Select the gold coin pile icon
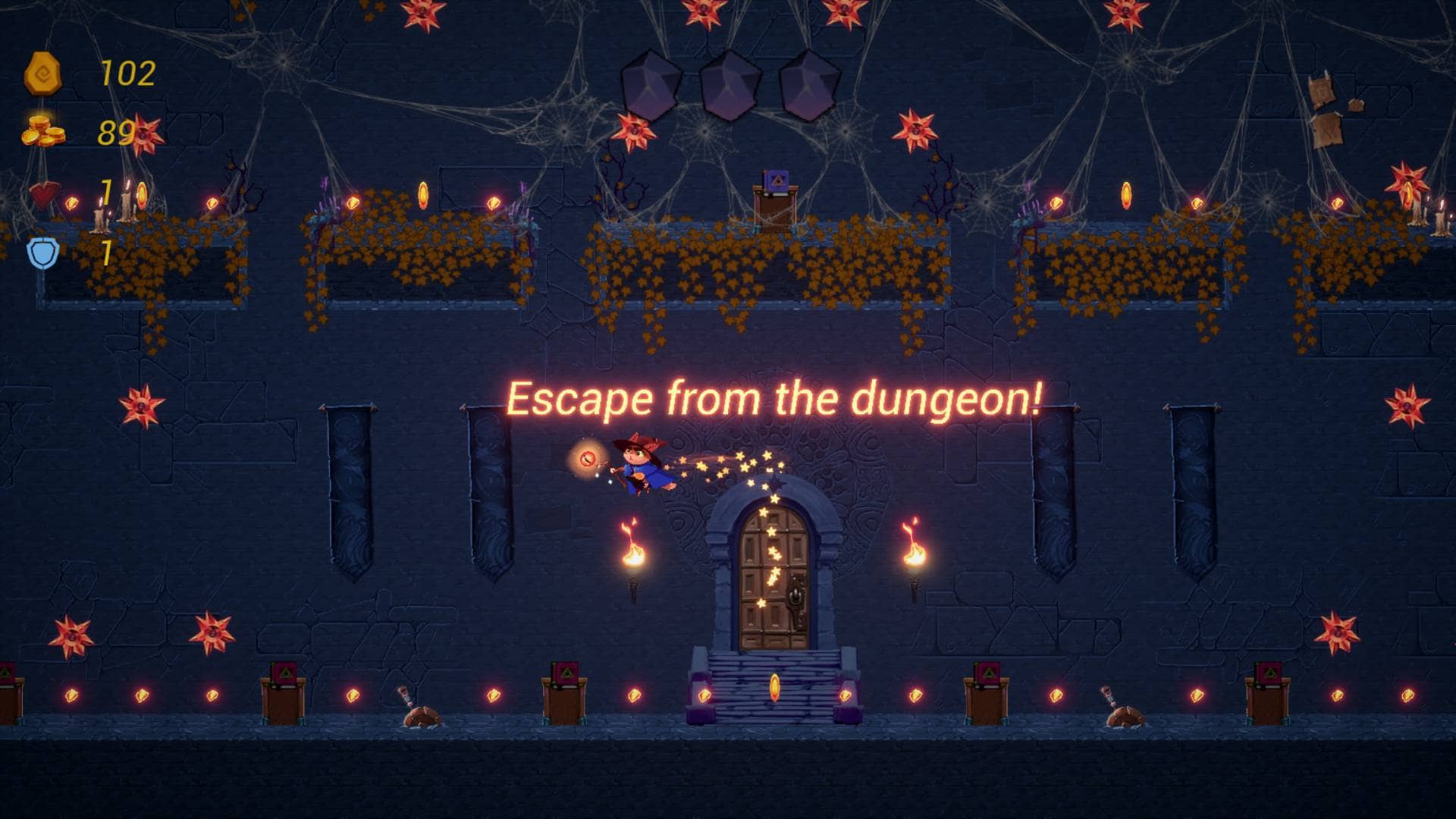Image resolution: width=1456 pixels, height=819 pixels. [x=42, y=131]
